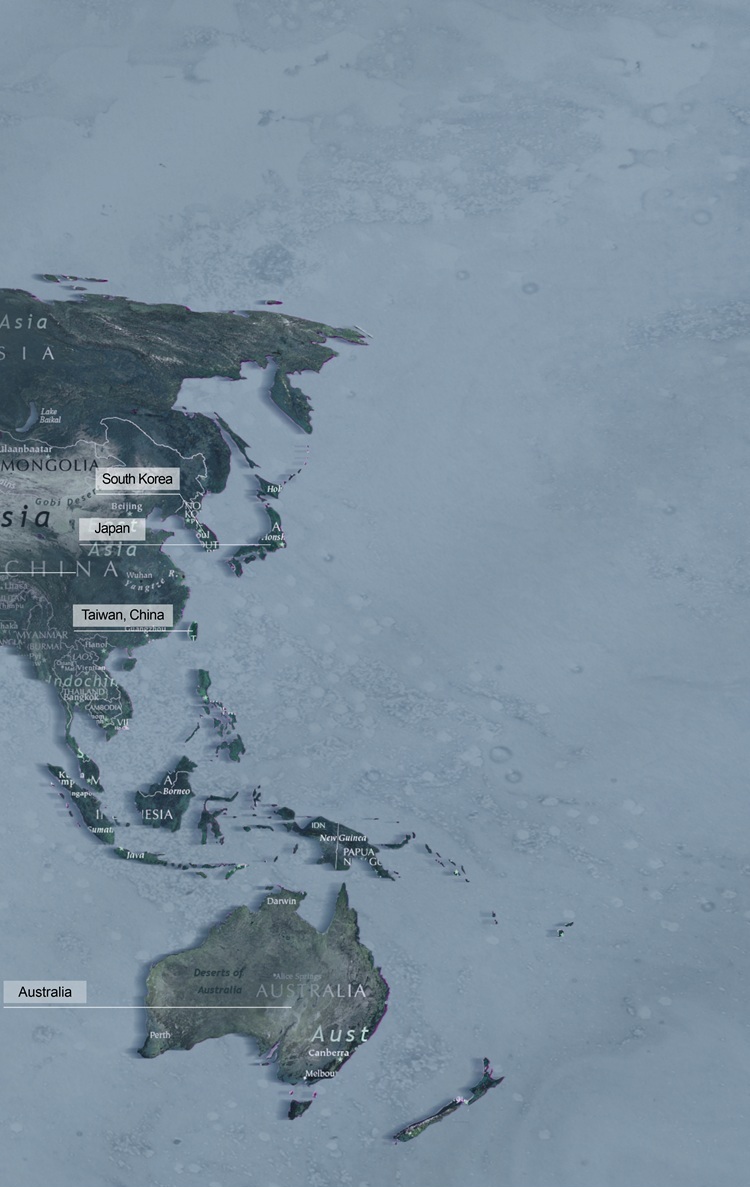
Task: Click the Taiwan, China region label
Action: [x=122, y=615]
